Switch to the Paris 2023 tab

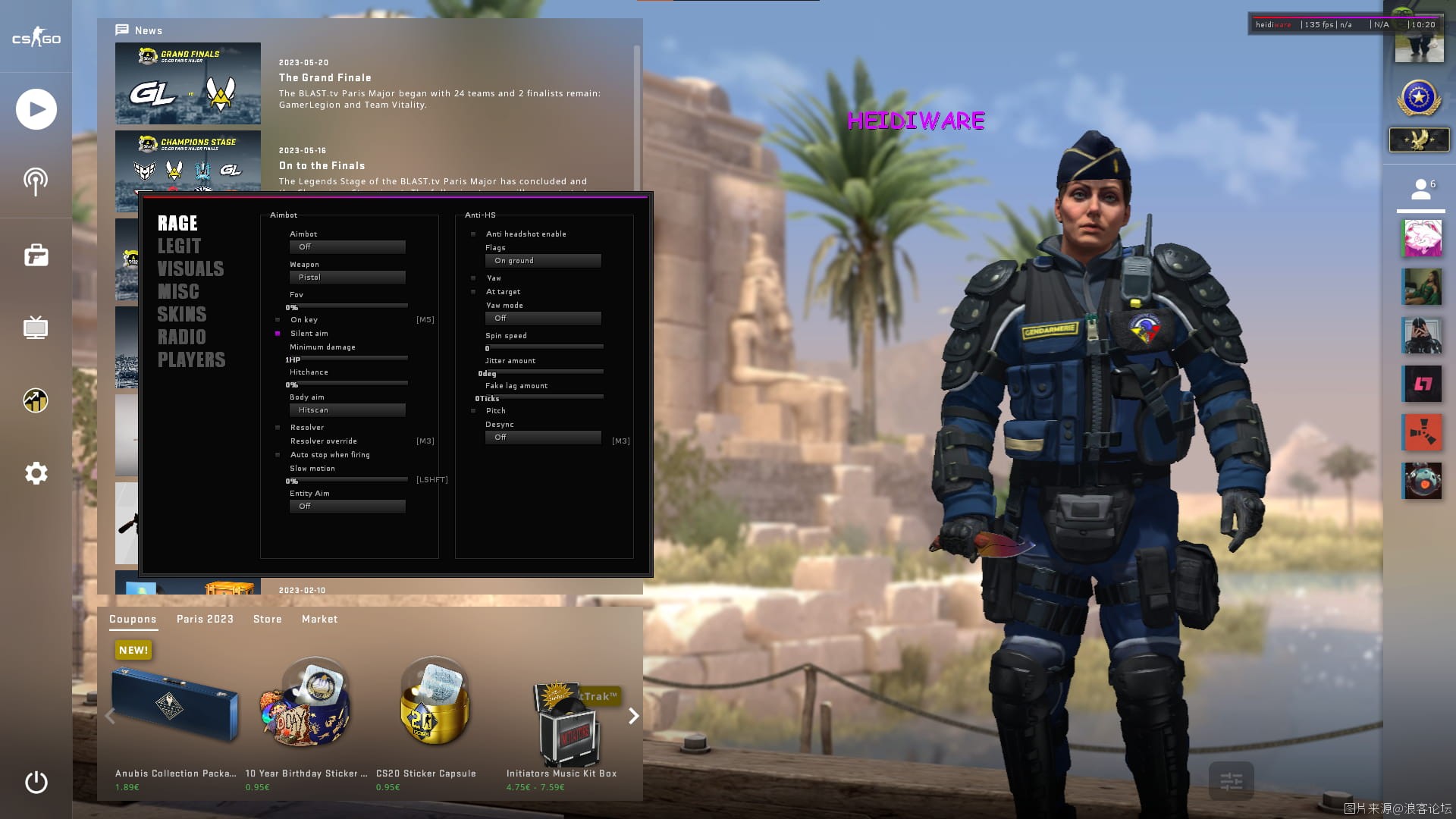(205, 620)
